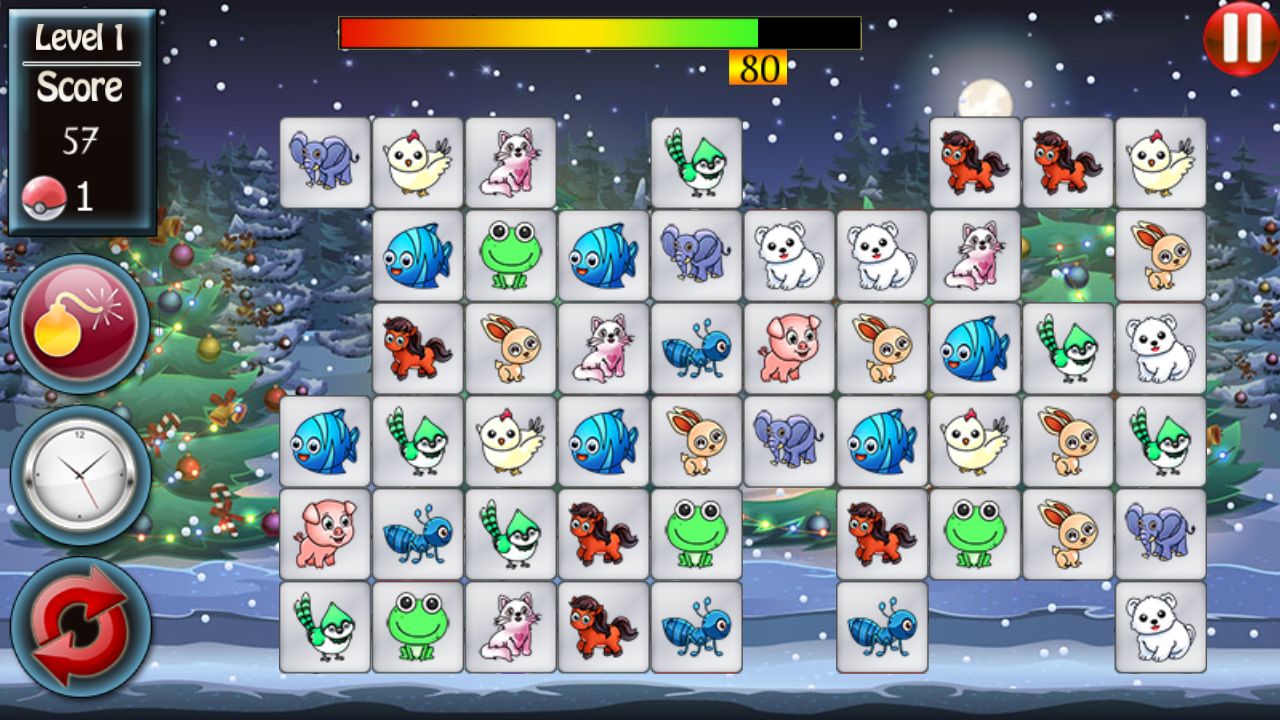Select the blue ant tile beneath an orange pony

pos(882,627)
